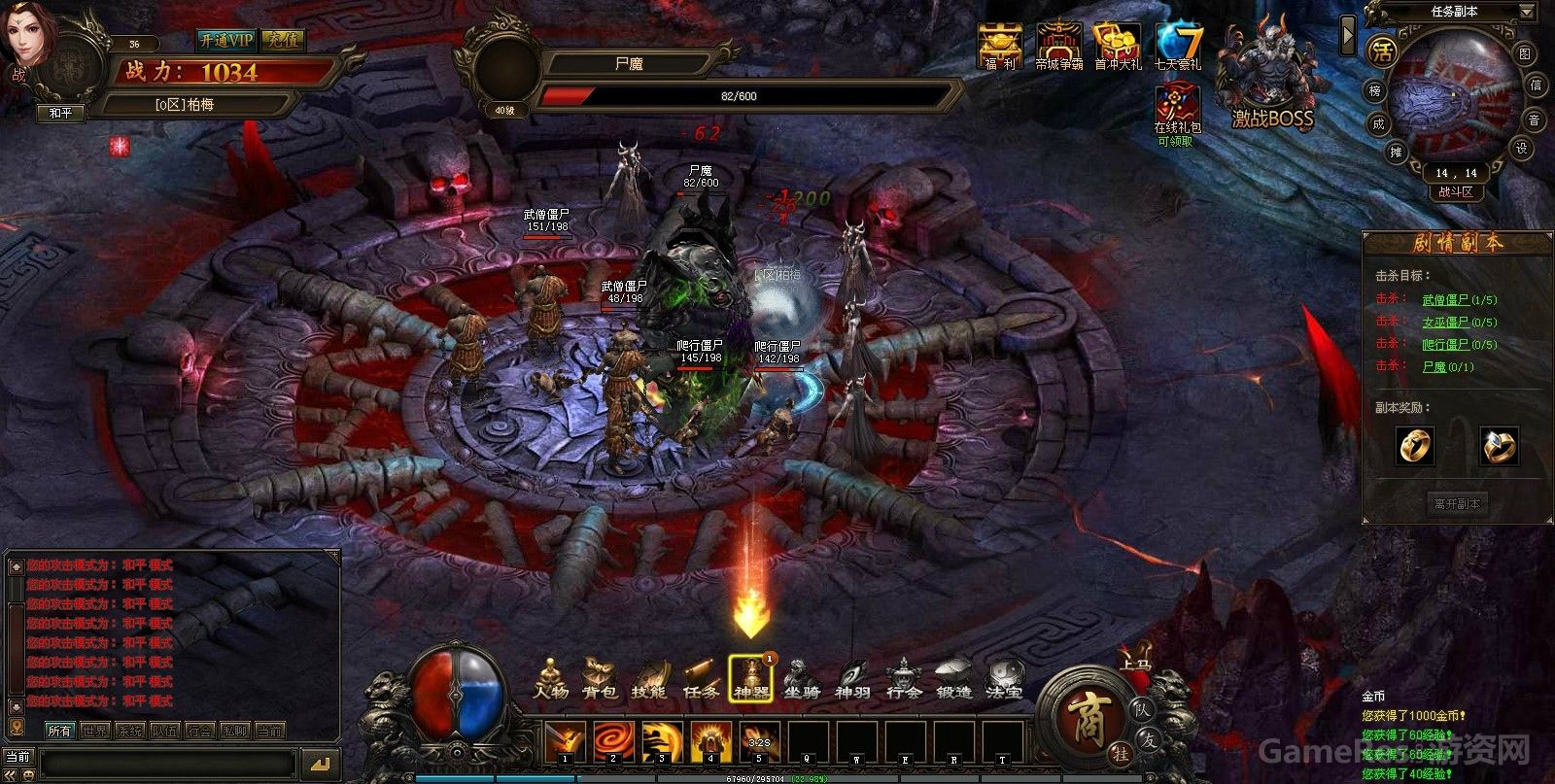Activate the red spiral skill in slot 2
Viewport: 1555px width, 784px height.
coord(613,741)
